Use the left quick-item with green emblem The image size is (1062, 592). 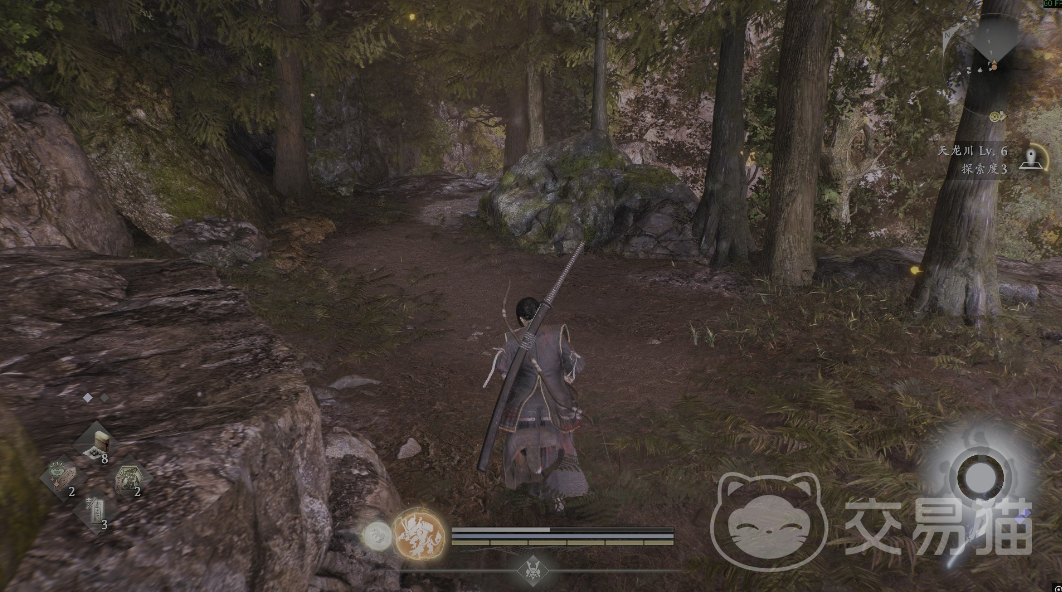pyautogui.click(x=59, y=474)
